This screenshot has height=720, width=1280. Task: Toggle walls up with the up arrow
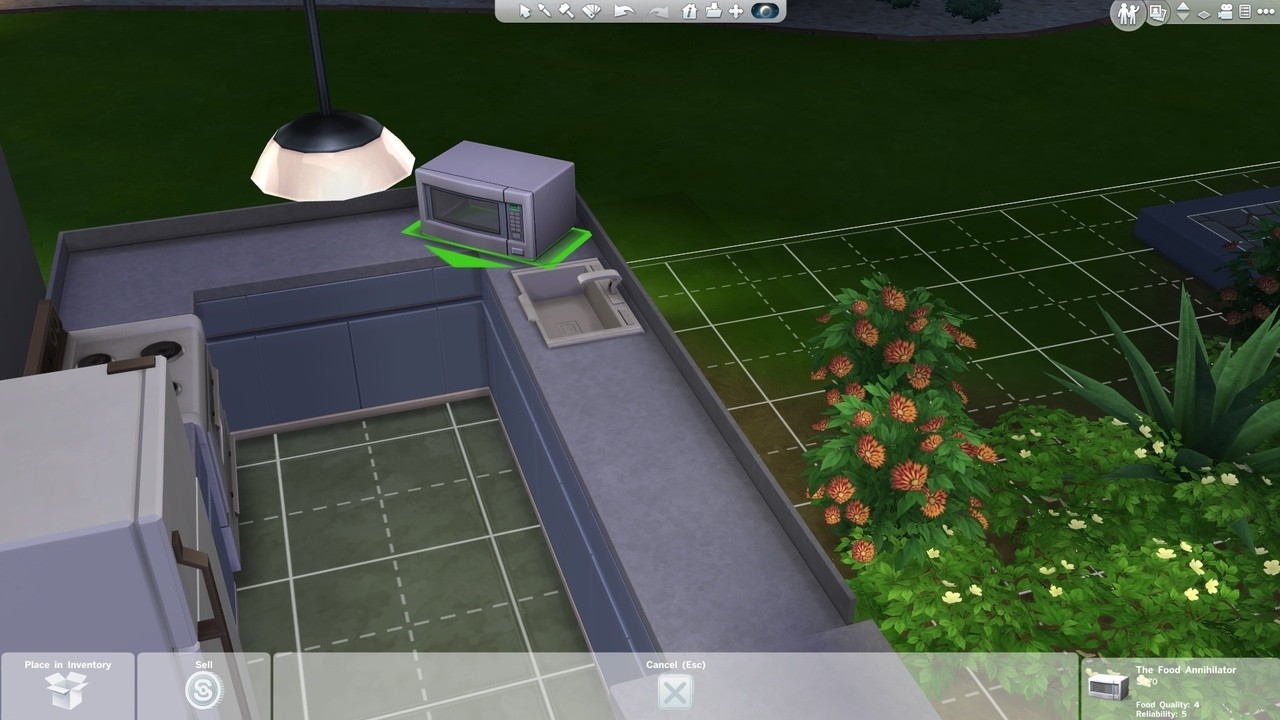tap(1184, 8)
